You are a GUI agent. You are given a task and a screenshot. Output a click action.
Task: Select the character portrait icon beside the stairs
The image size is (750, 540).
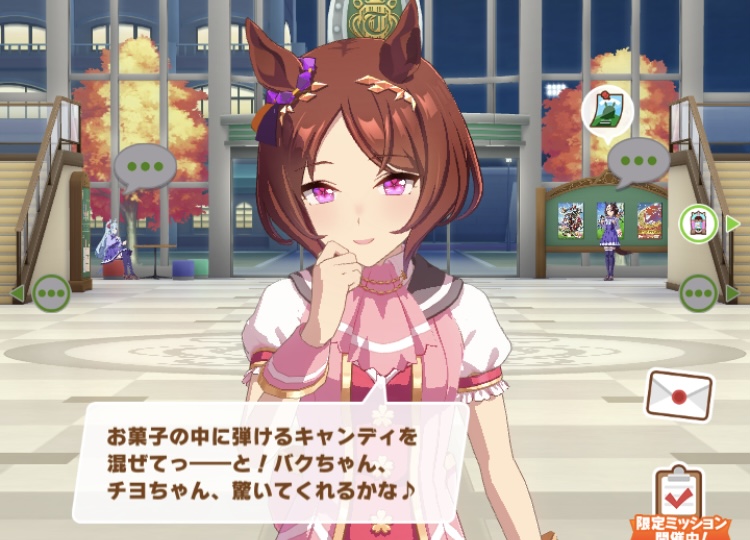pos(697,223)
